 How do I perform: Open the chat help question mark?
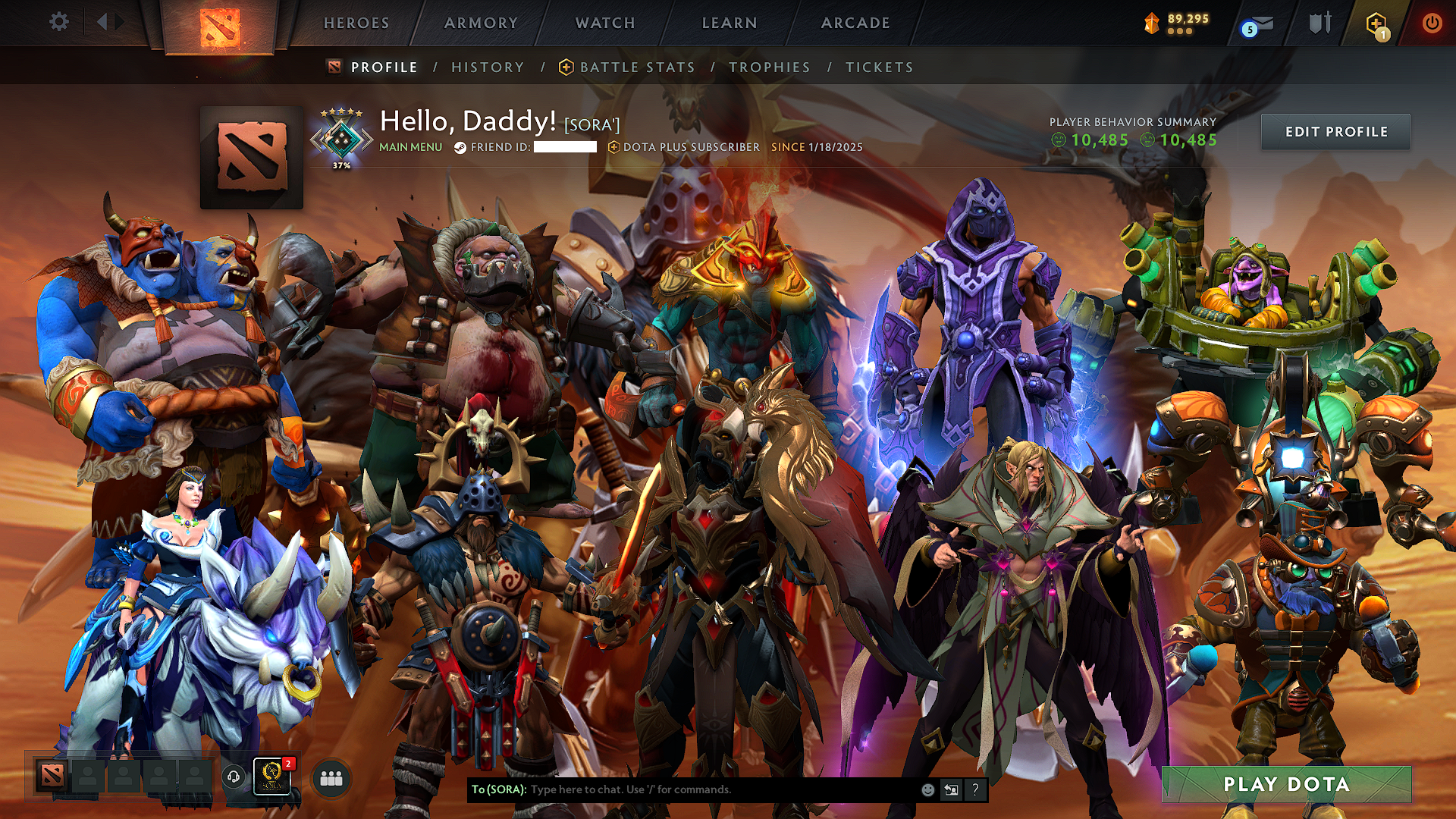pos(974,790)
